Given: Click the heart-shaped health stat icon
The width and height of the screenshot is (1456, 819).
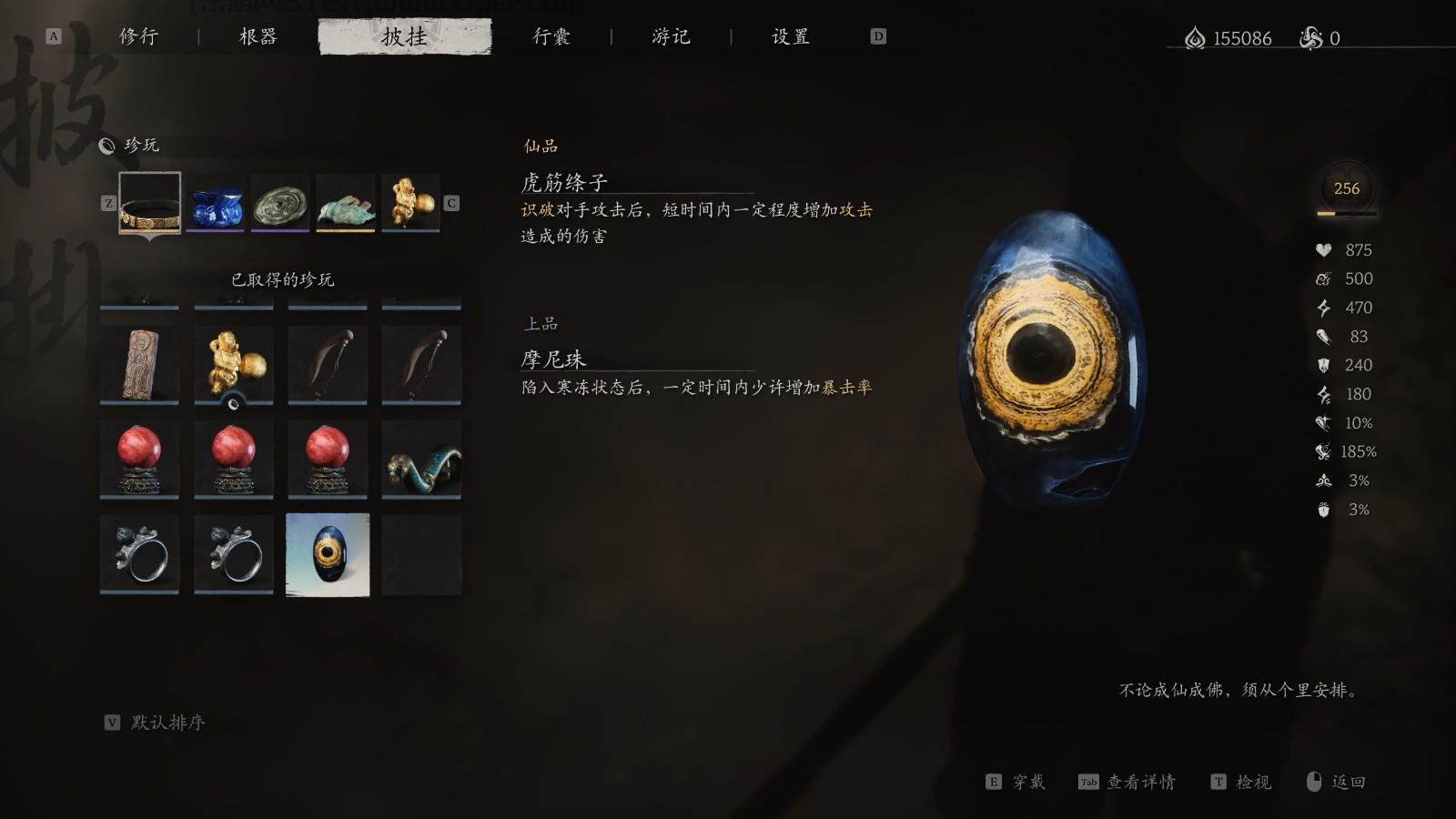Looking at the screenshot, I should (x=1324, y=249).
